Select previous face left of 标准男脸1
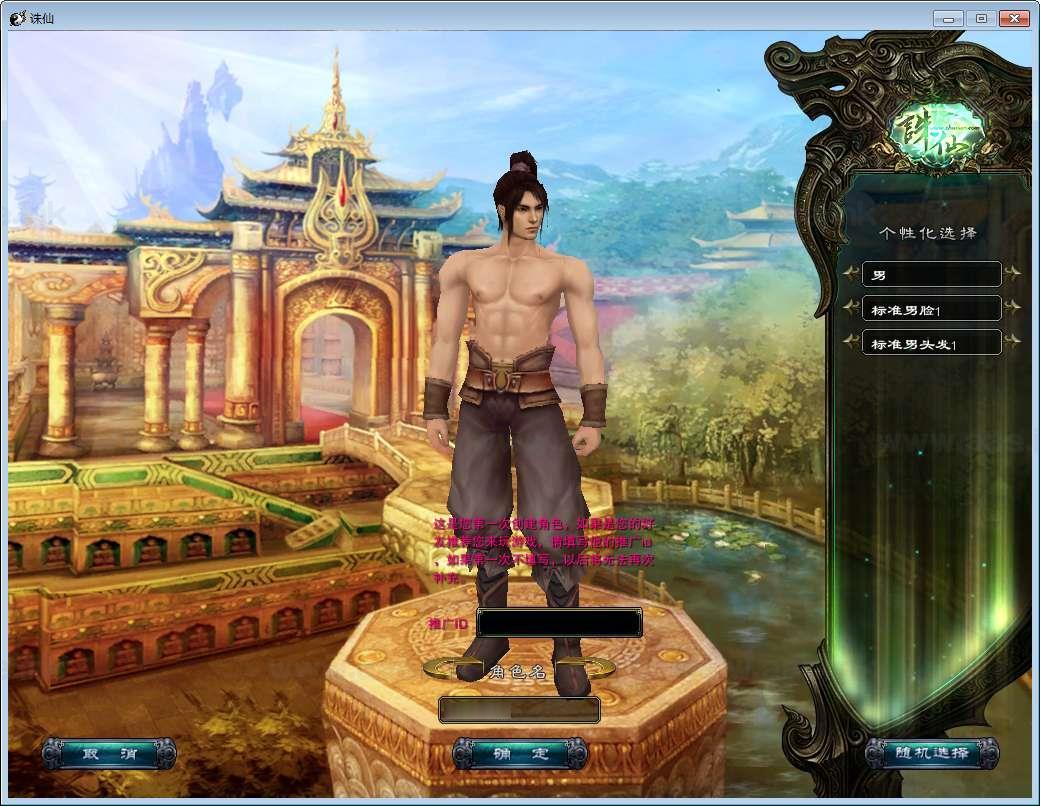The height and width of the screenshot is (806, 1040). (x=851, y=308)
